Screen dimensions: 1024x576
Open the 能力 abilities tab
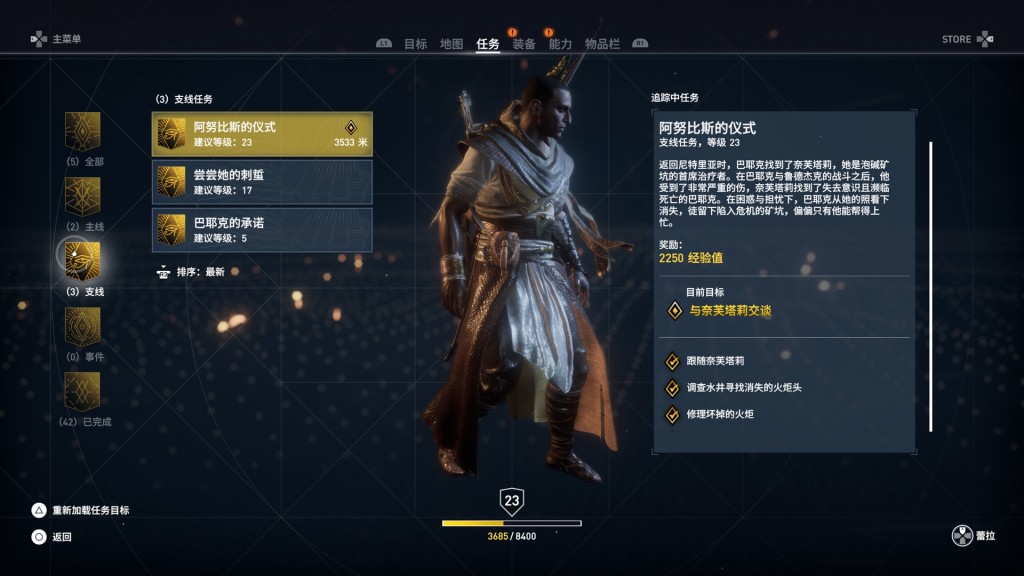coord(560,44)
